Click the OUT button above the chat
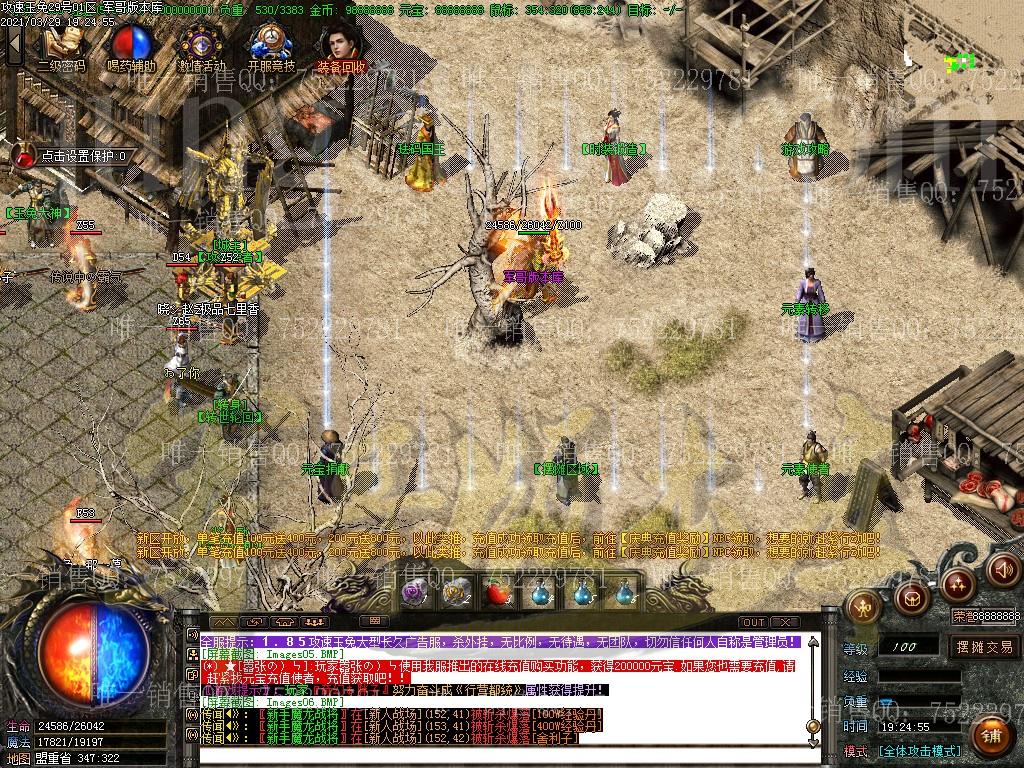1024x768 pixels. point(754,623)
